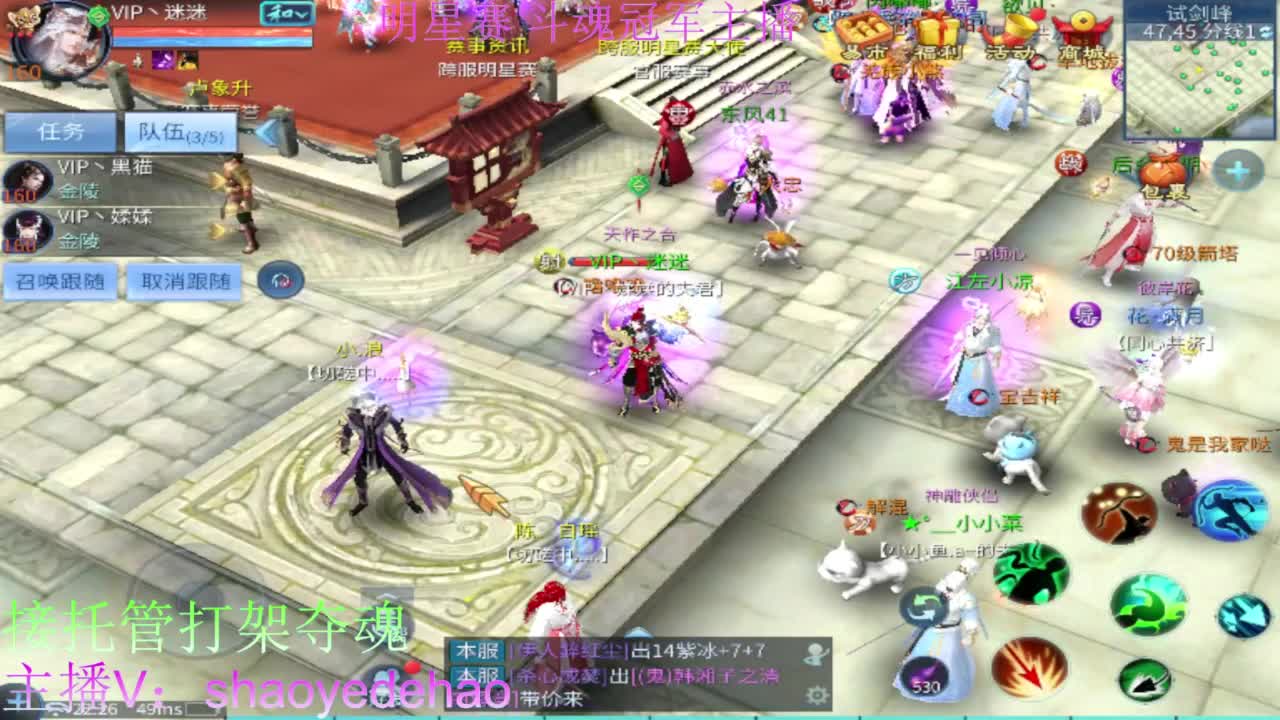Switch to the 队伍(3/5) tab
The image size is (1280, 720).
click(x=178, y=133)
